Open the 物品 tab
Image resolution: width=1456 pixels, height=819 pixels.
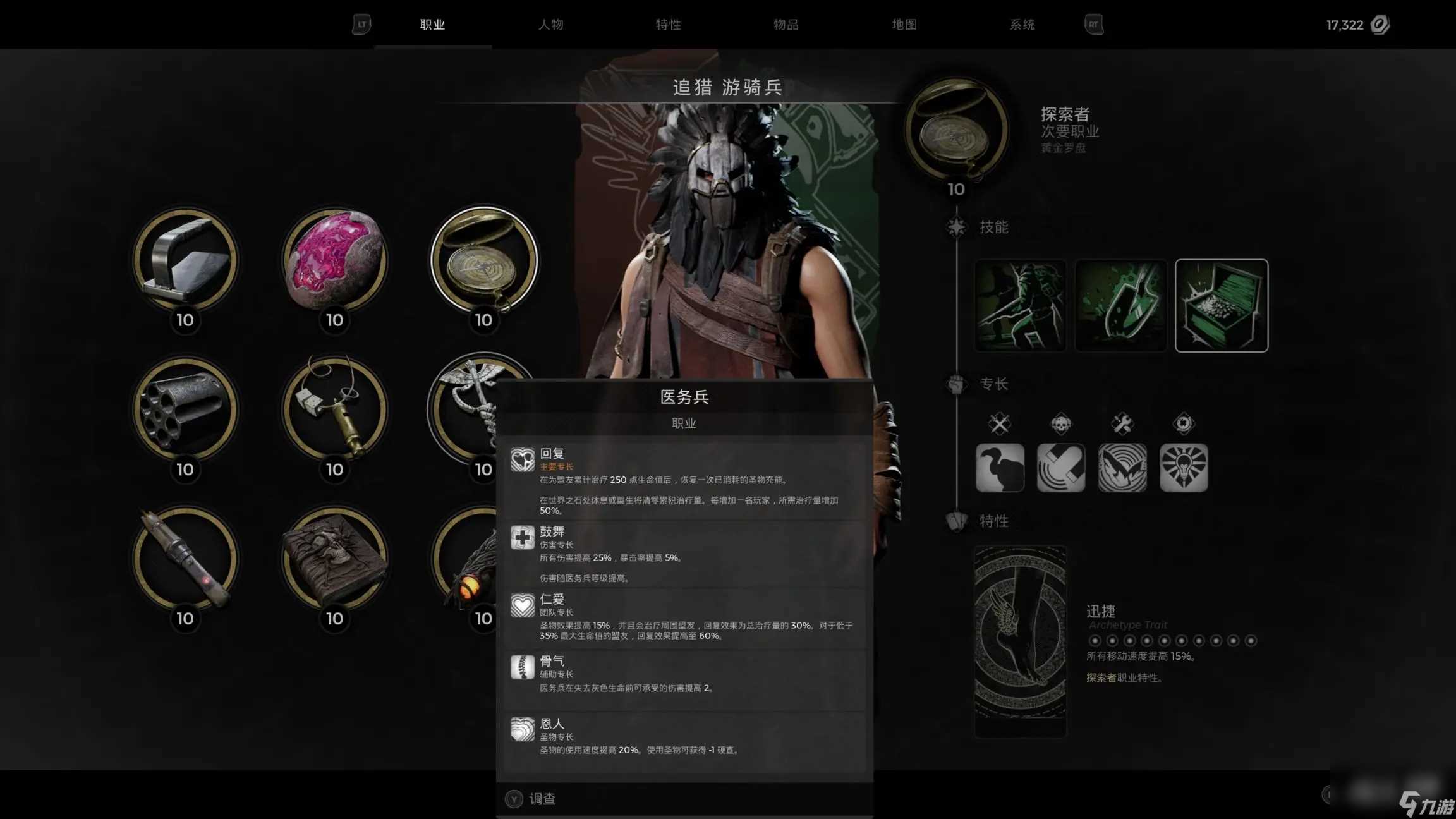click(786, 25)
